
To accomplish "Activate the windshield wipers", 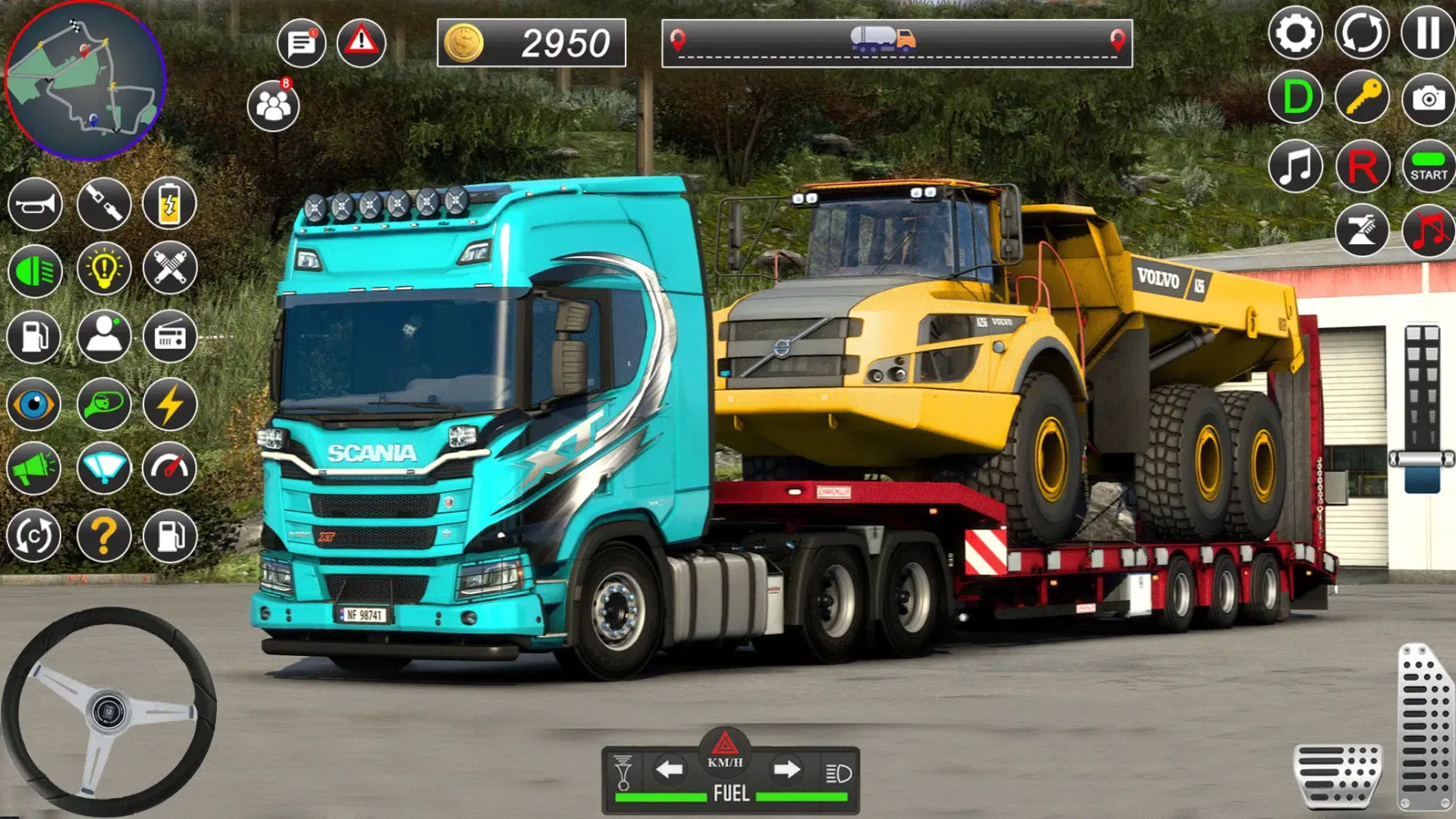I will 103,468.
